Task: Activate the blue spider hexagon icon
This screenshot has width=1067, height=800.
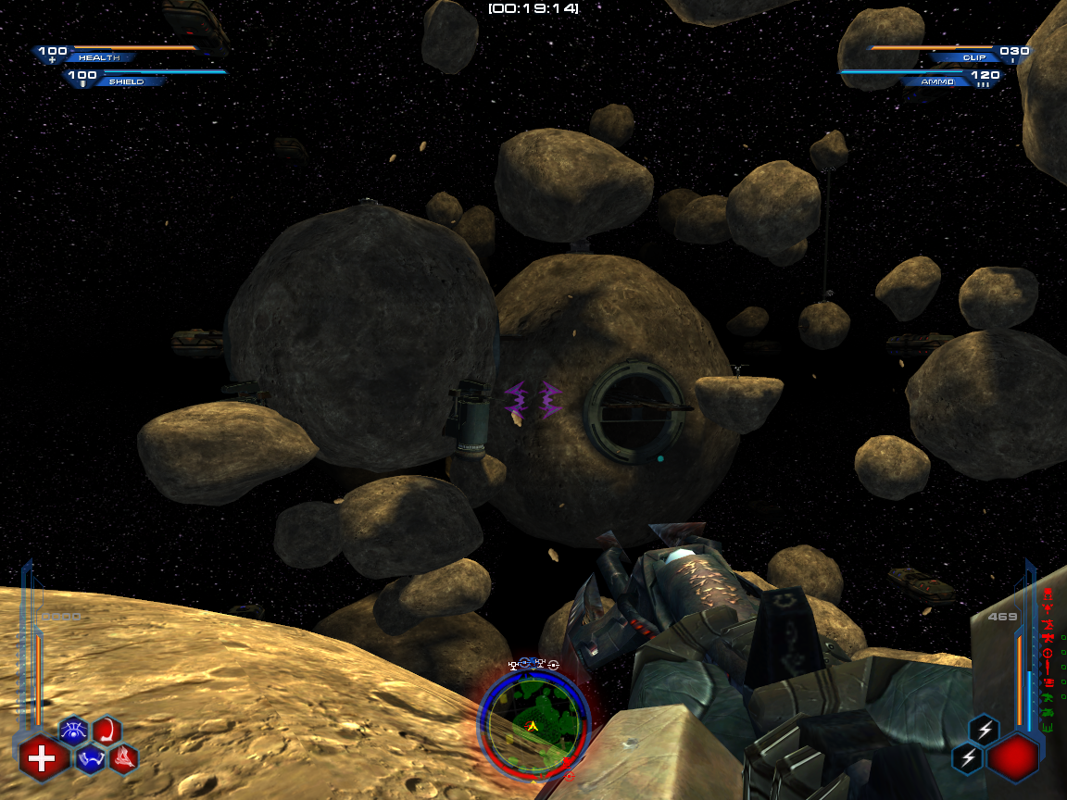Action: coord(74,733)
